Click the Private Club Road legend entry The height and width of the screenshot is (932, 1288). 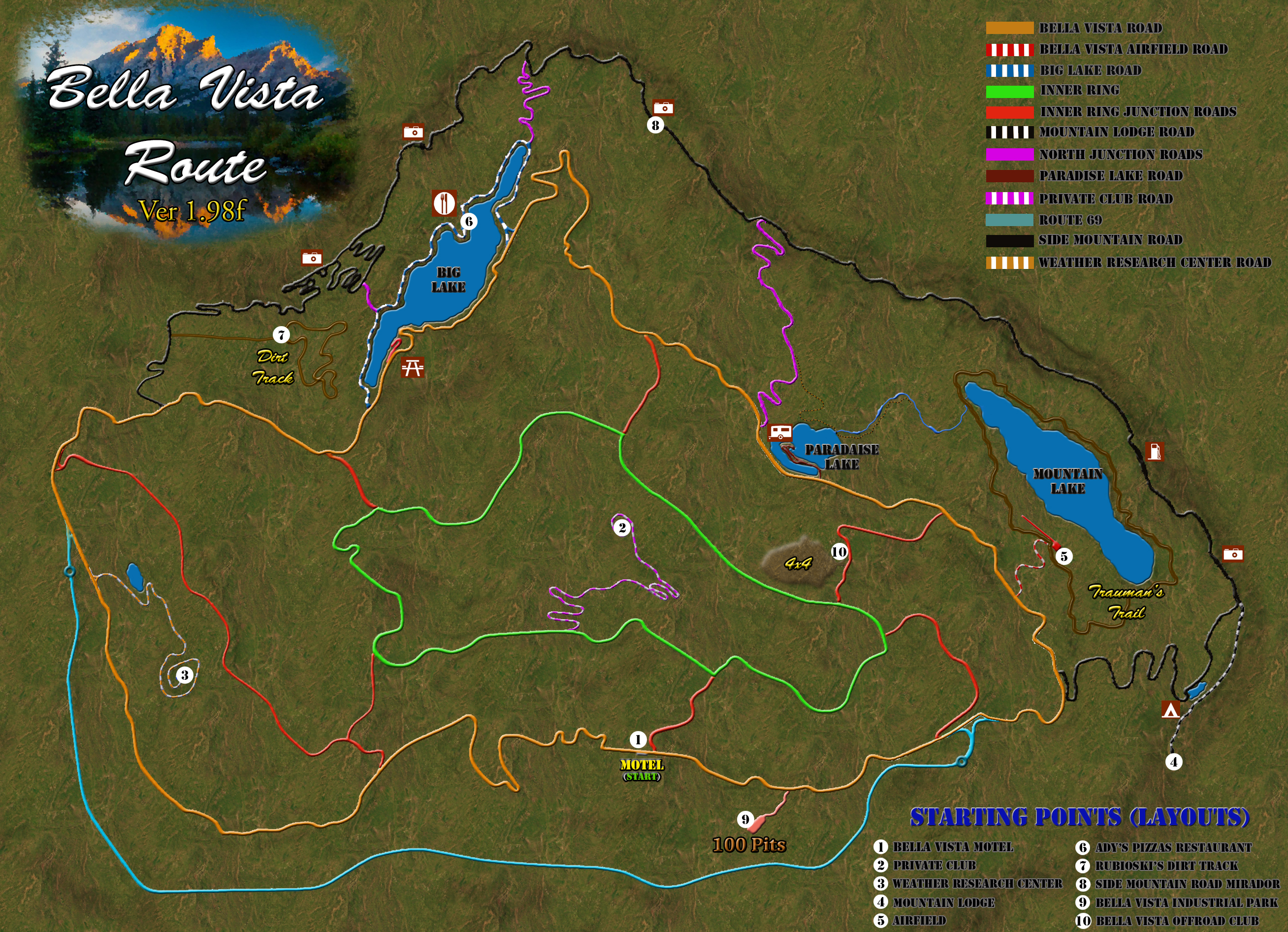[1105, 199]
